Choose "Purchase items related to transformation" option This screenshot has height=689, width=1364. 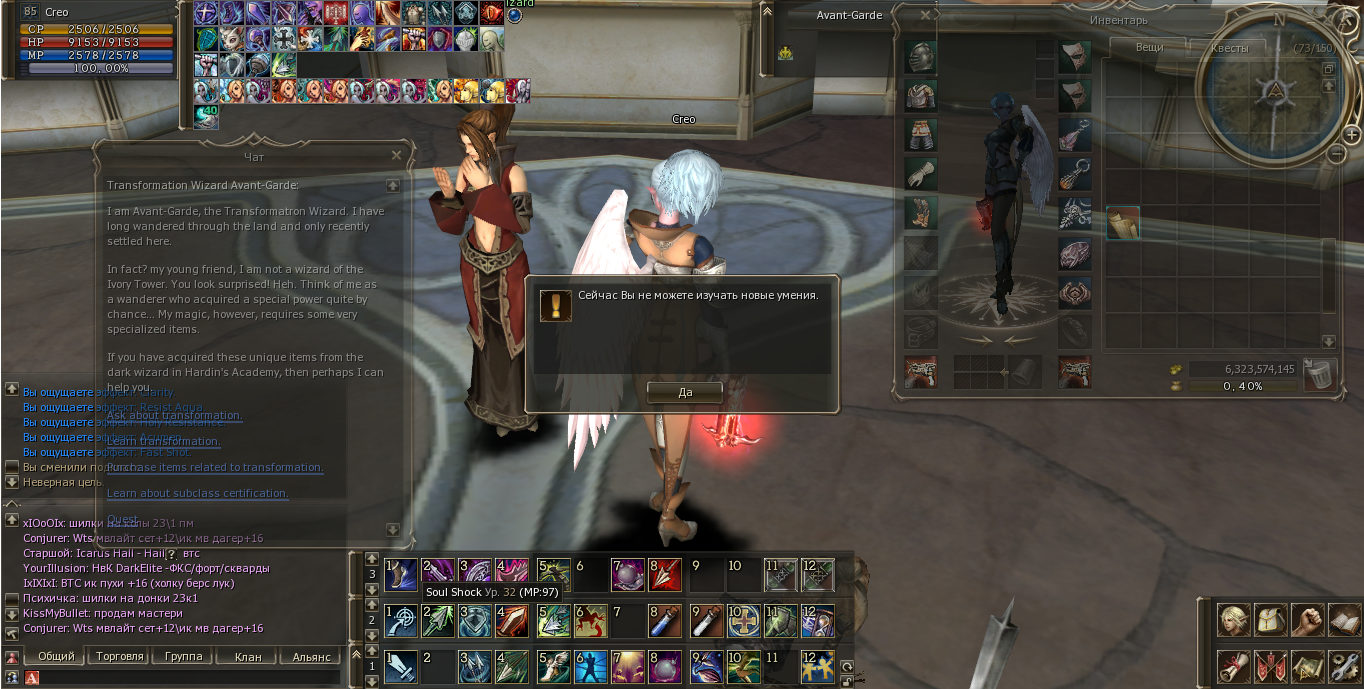[x=215, y=467]
